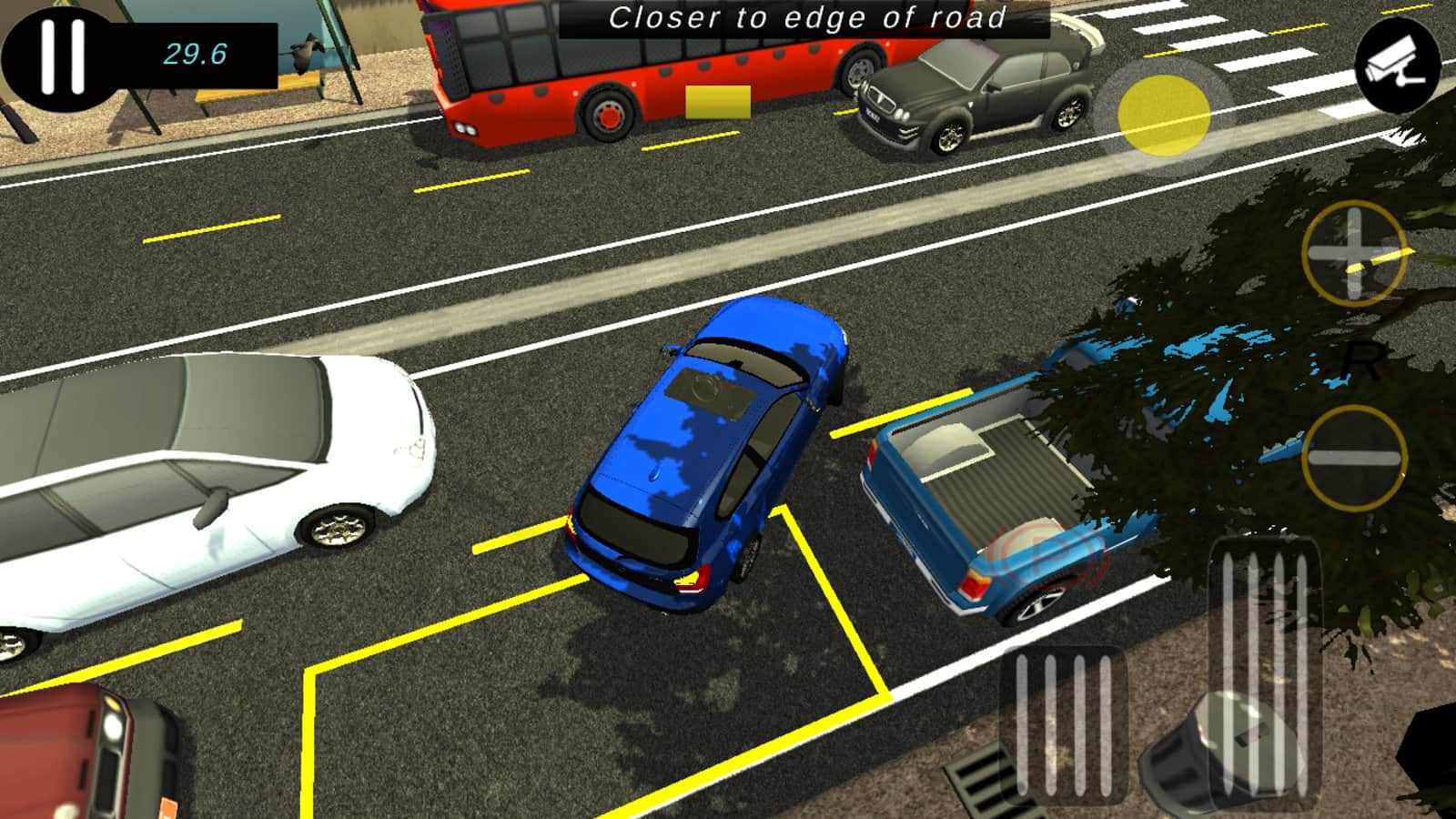Engage the red handbrake (P) icon
The image size is (1456, 819).
[1046, 558]
